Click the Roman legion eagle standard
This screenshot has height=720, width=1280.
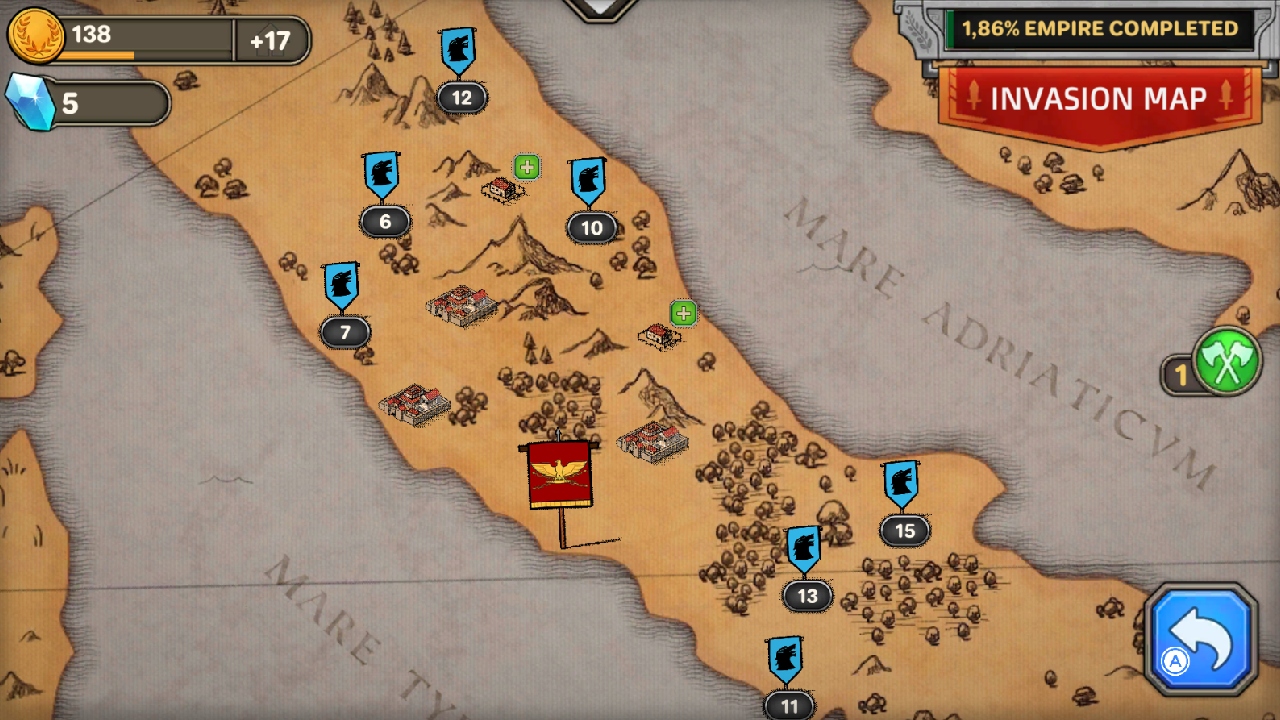tap(557, 473)
